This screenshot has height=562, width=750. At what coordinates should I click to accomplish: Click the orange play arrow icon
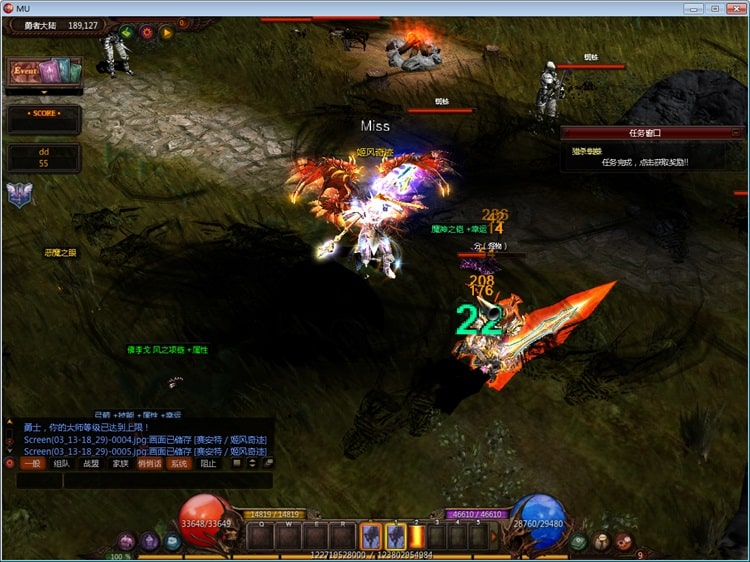click(x=167, y=32)
